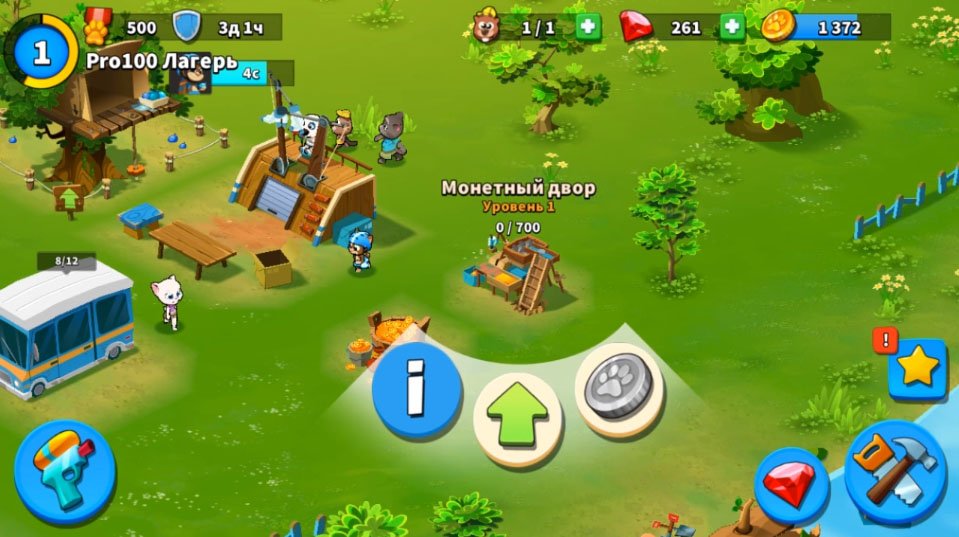Select the Pro100 Лагерь camp name

coord(161,60)
